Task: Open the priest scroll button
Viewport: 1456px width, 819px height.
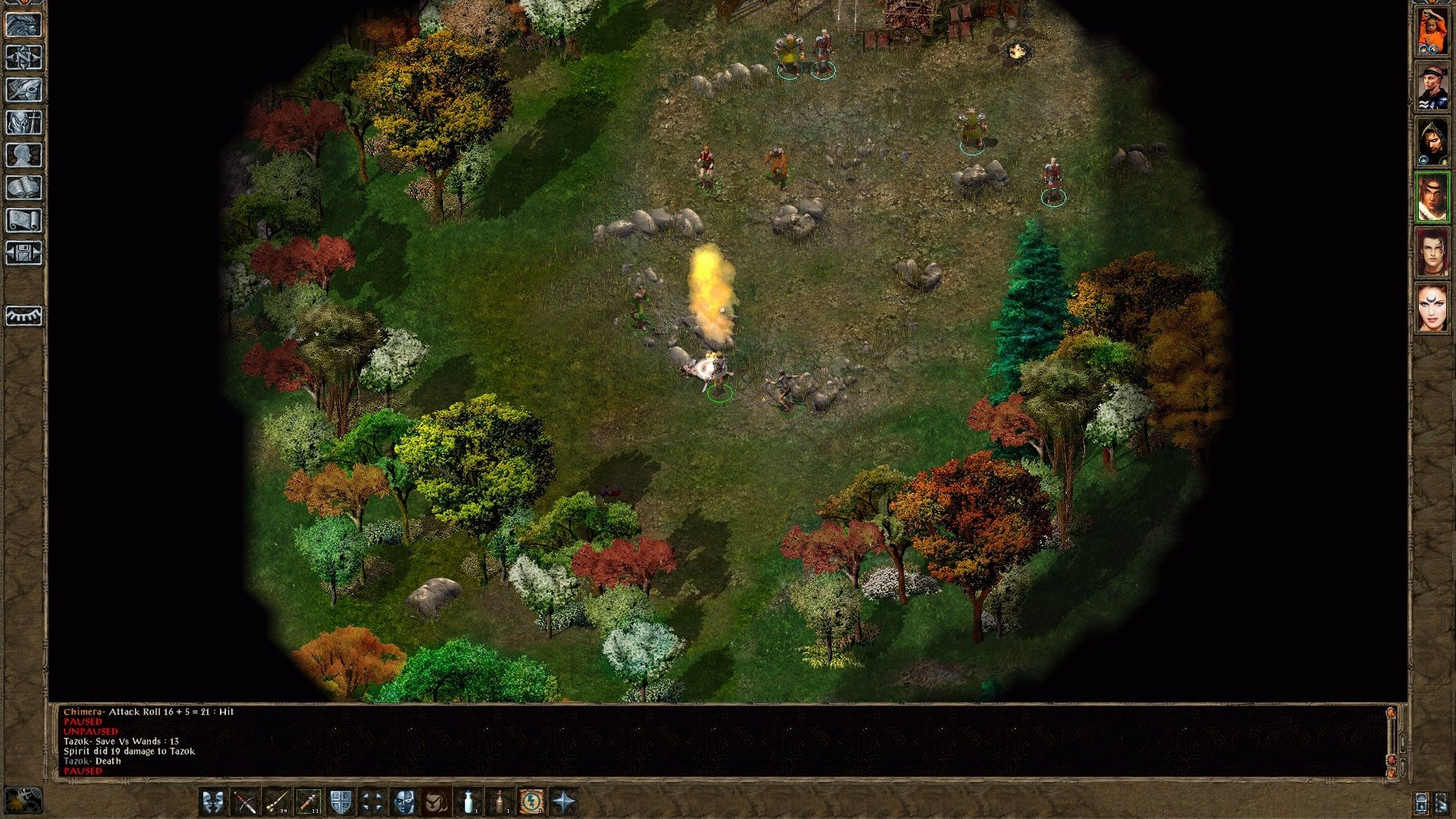Action: (24, 220)
